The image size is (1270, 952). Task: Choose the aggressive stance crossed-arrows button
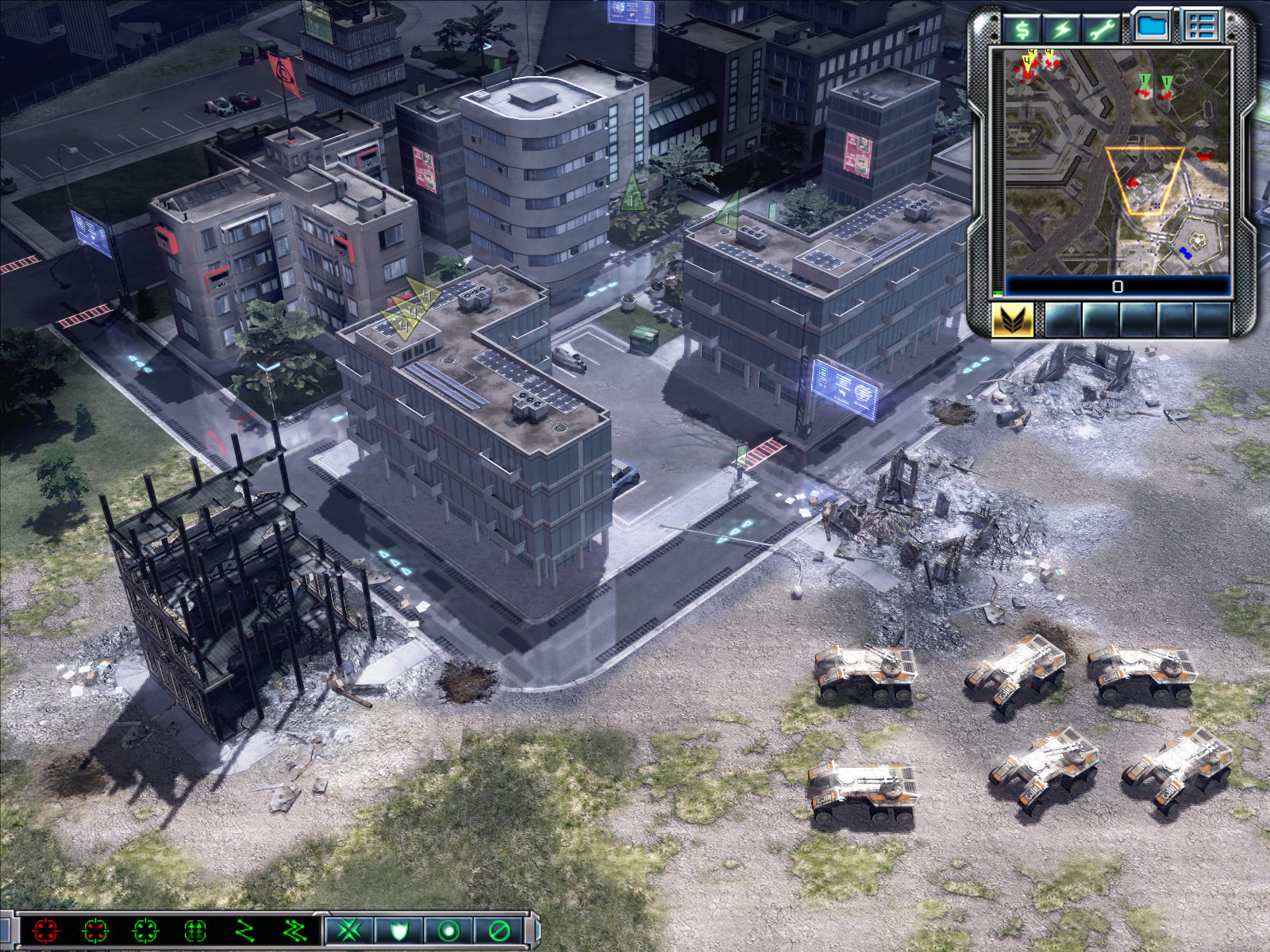click(x=349, y=930)
